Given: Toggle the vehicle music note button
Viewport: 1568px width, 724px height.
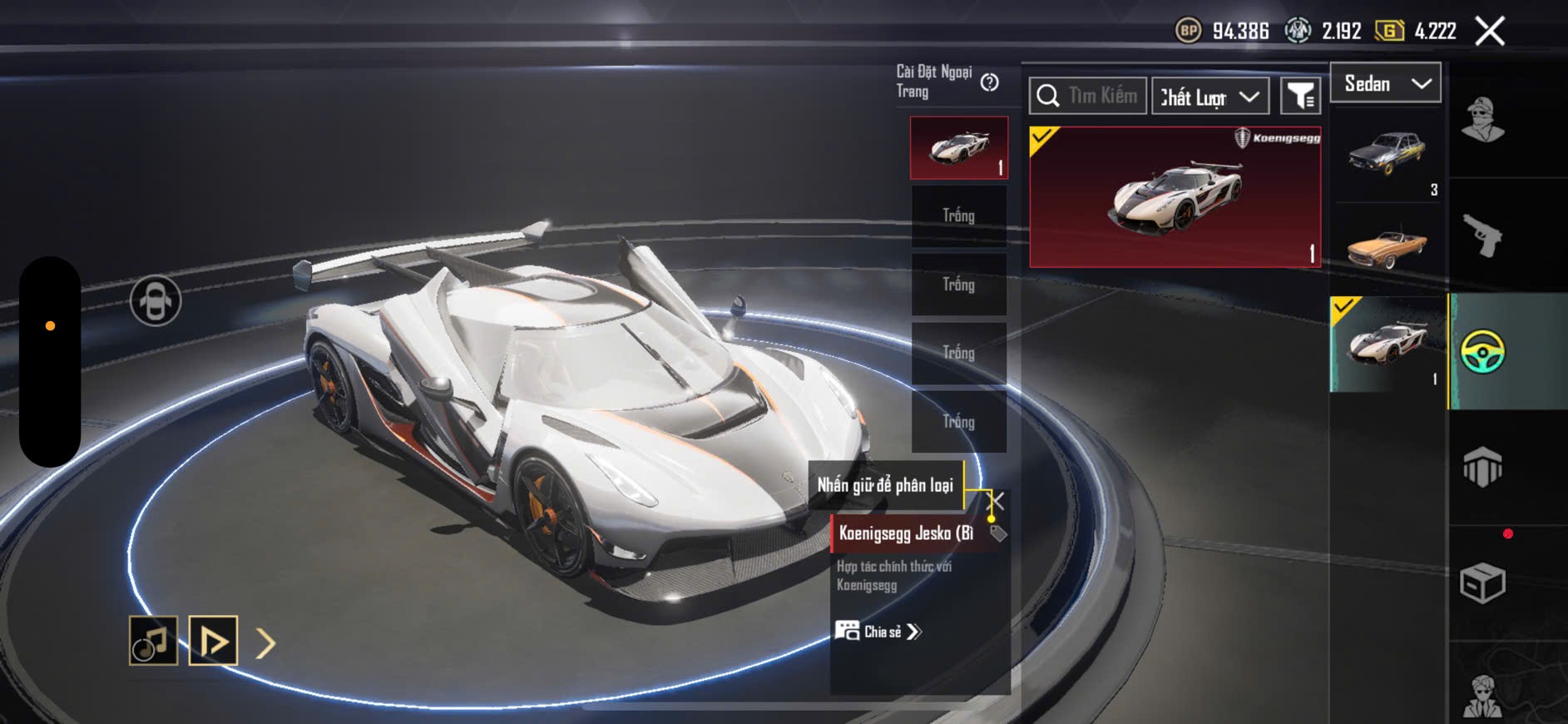Looking at the screenshot, I should (153, 641).
